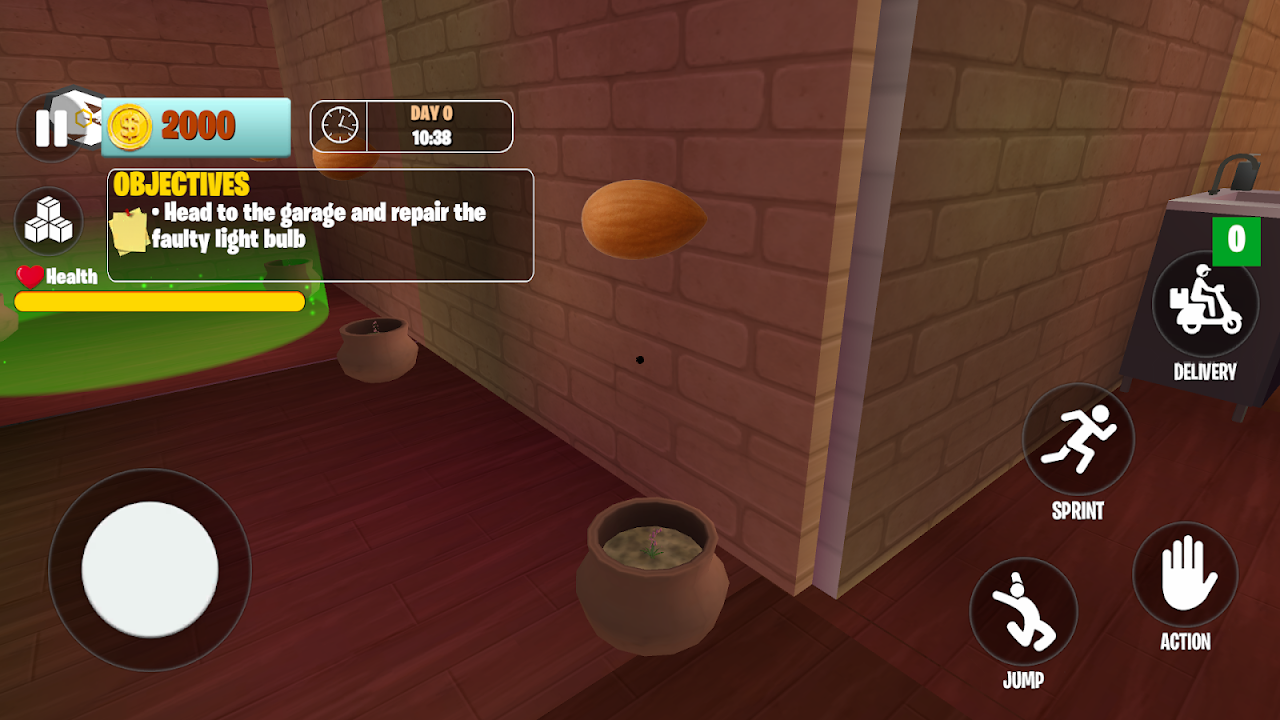Tap the Delivery scooter button
Image resolution: width=1280 pixels, height=720 pixels.
[x=1204, y=304]
